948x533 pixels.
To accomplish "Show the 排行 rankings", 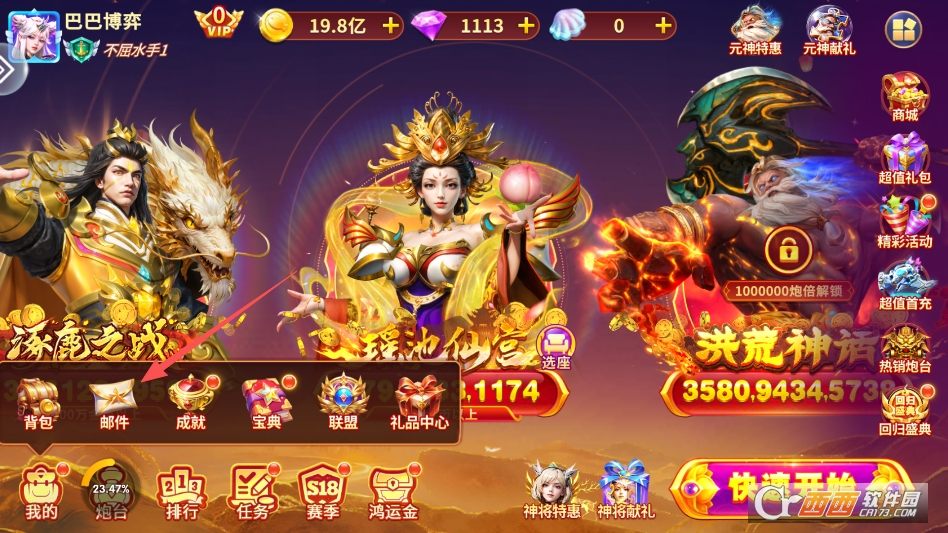I will tap(182, 490).
